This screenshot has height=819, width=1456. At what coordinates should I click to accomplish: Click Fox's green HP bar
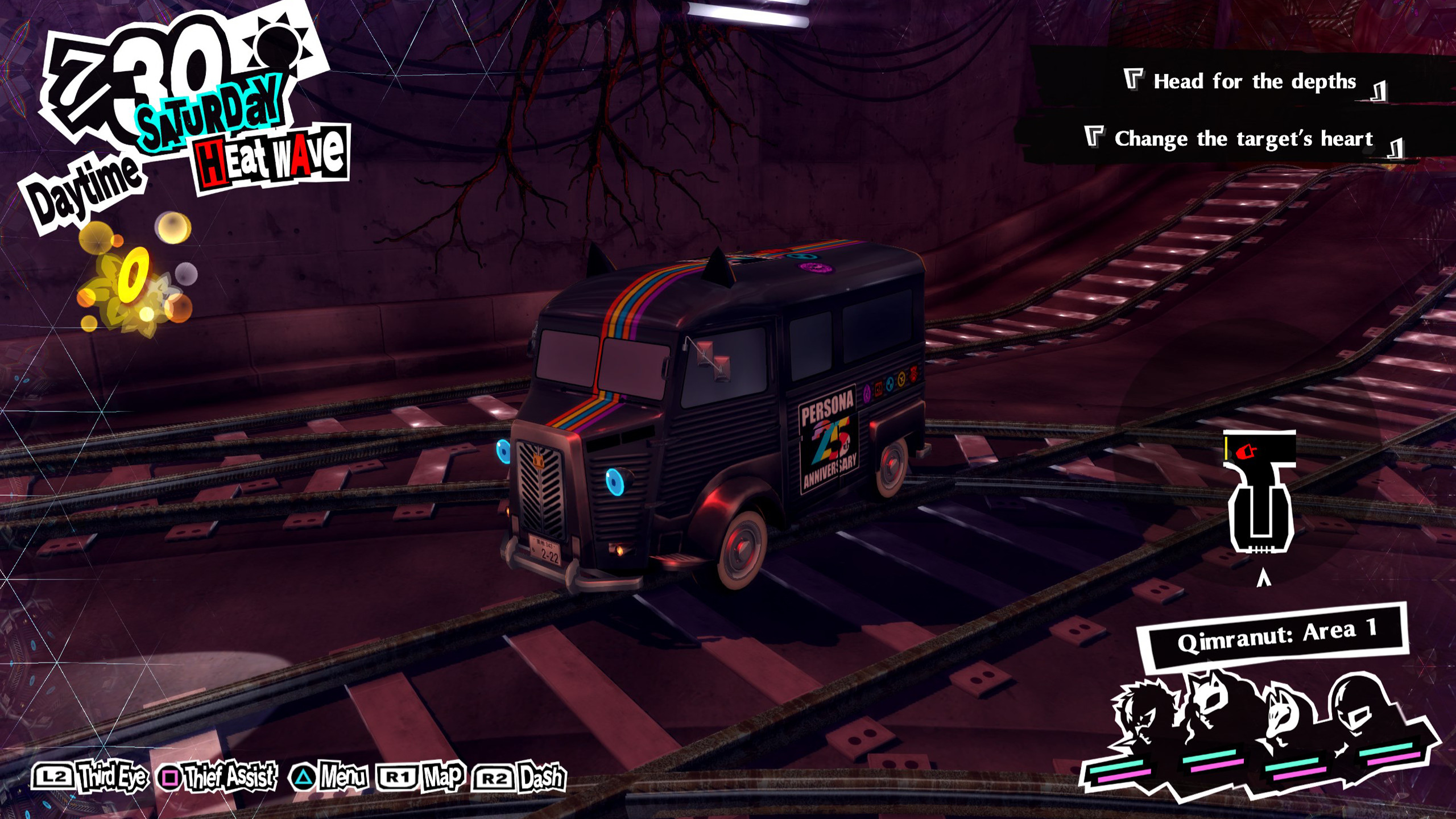(x=1293, y=763)
